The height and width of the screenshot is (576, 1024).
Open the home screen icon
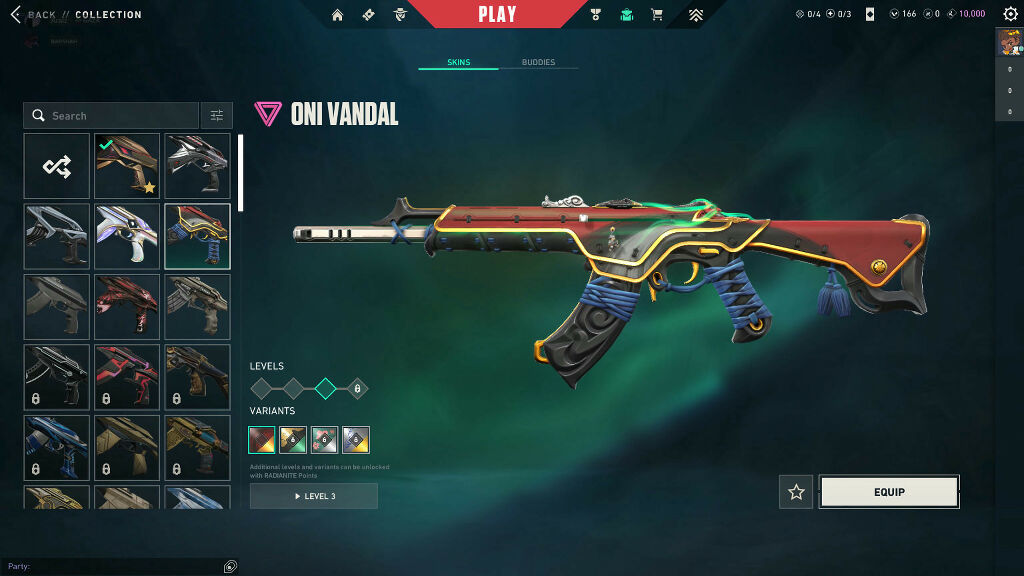tap(337, 15)
